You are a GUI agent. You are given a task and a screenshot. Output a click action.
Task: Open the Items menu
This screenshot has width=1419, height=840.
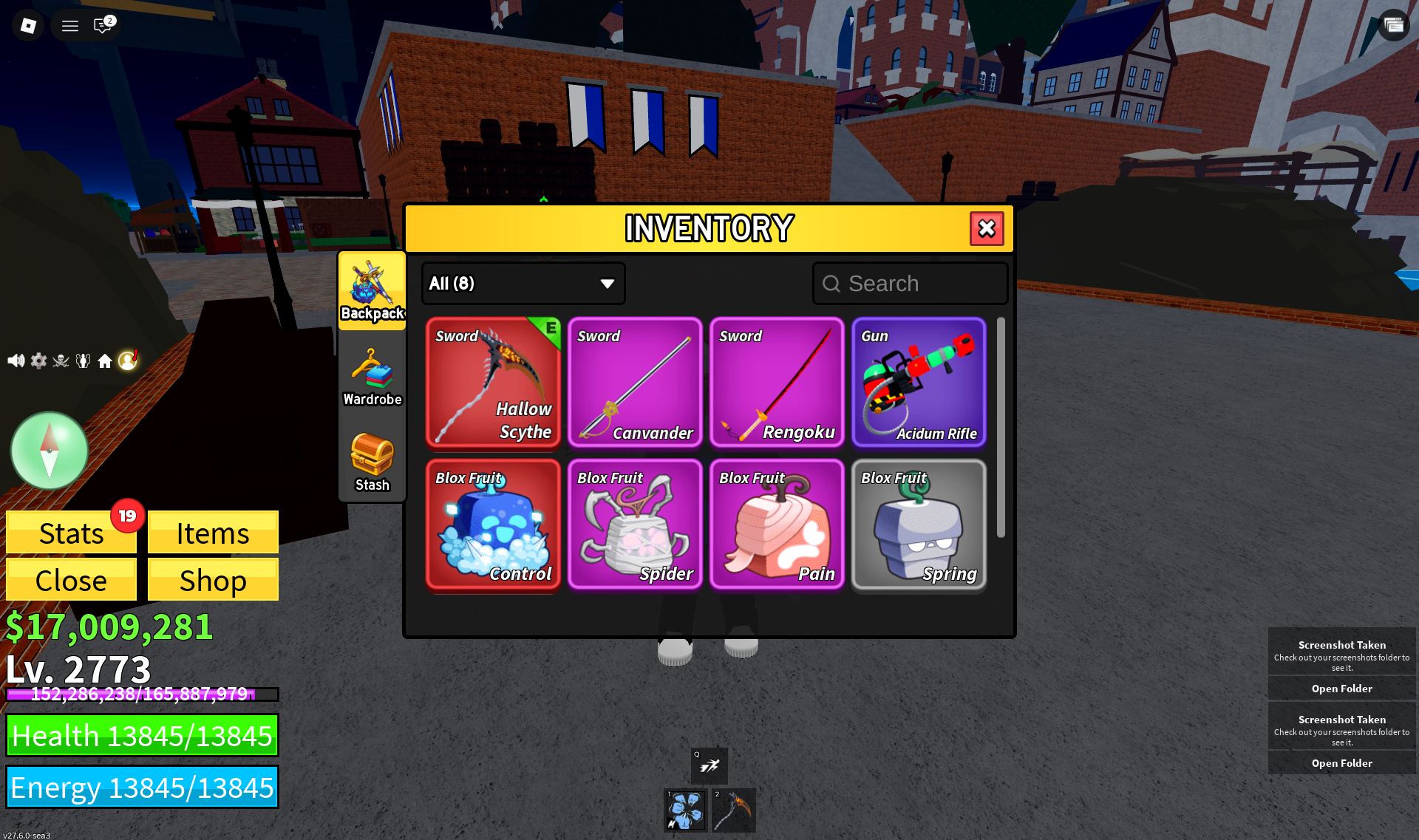[213, 533]
